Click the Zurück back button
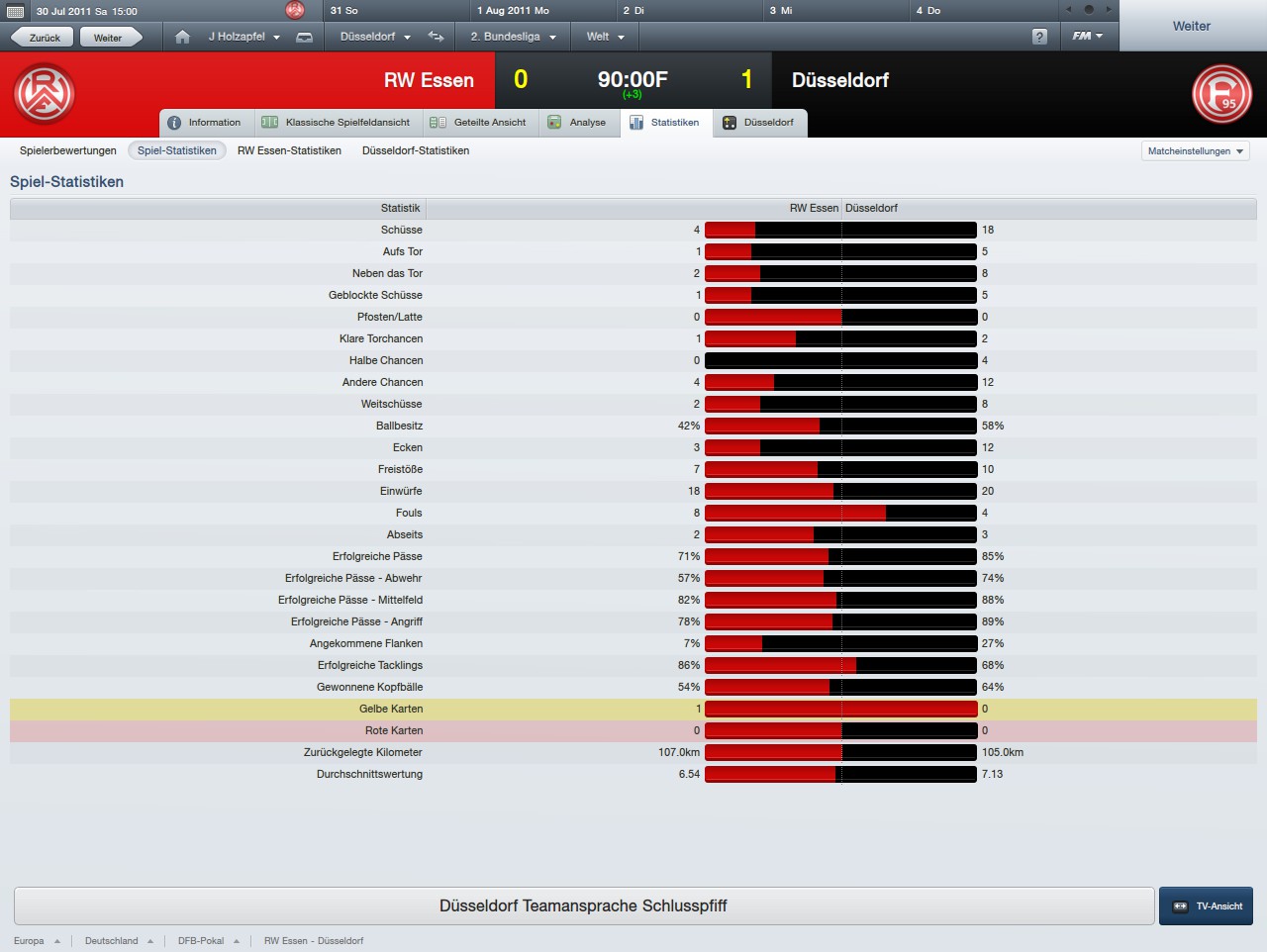Image resolution: width=1267 pixels, height=952 pixels. click(x=42, y=38)
